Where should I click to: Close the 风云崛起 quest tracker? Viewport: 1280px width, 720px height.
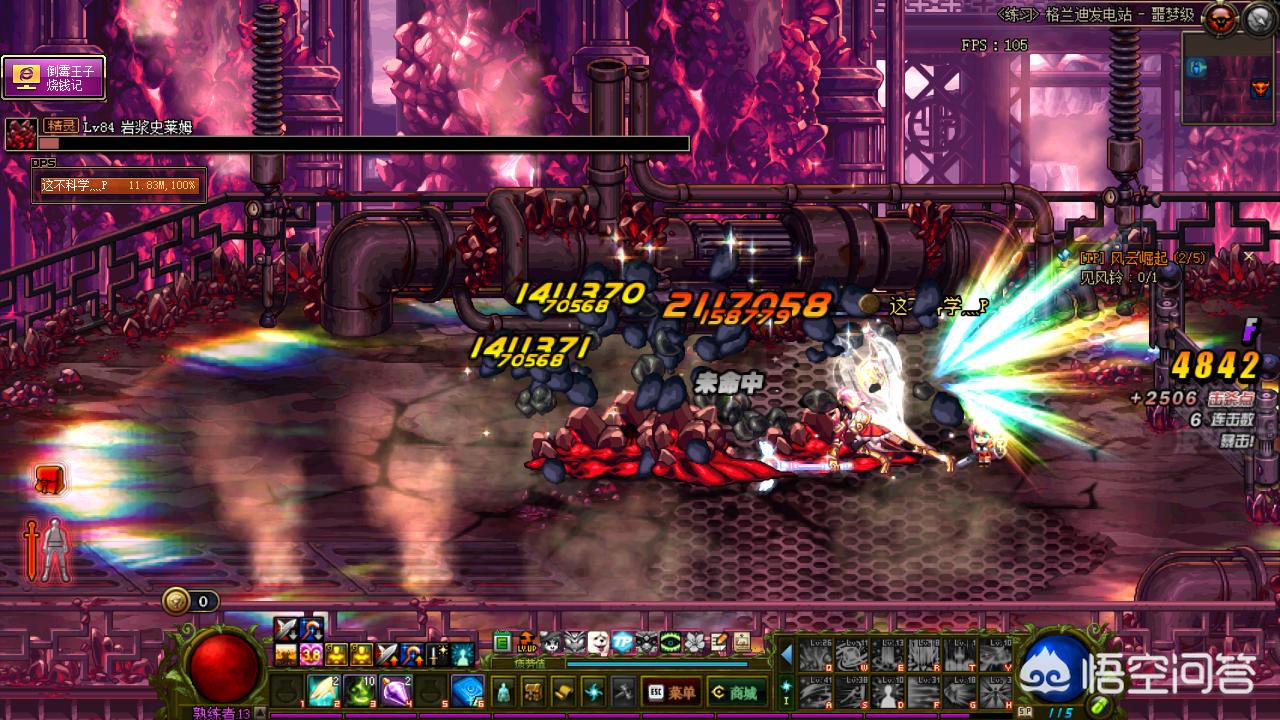point(1248,257)
